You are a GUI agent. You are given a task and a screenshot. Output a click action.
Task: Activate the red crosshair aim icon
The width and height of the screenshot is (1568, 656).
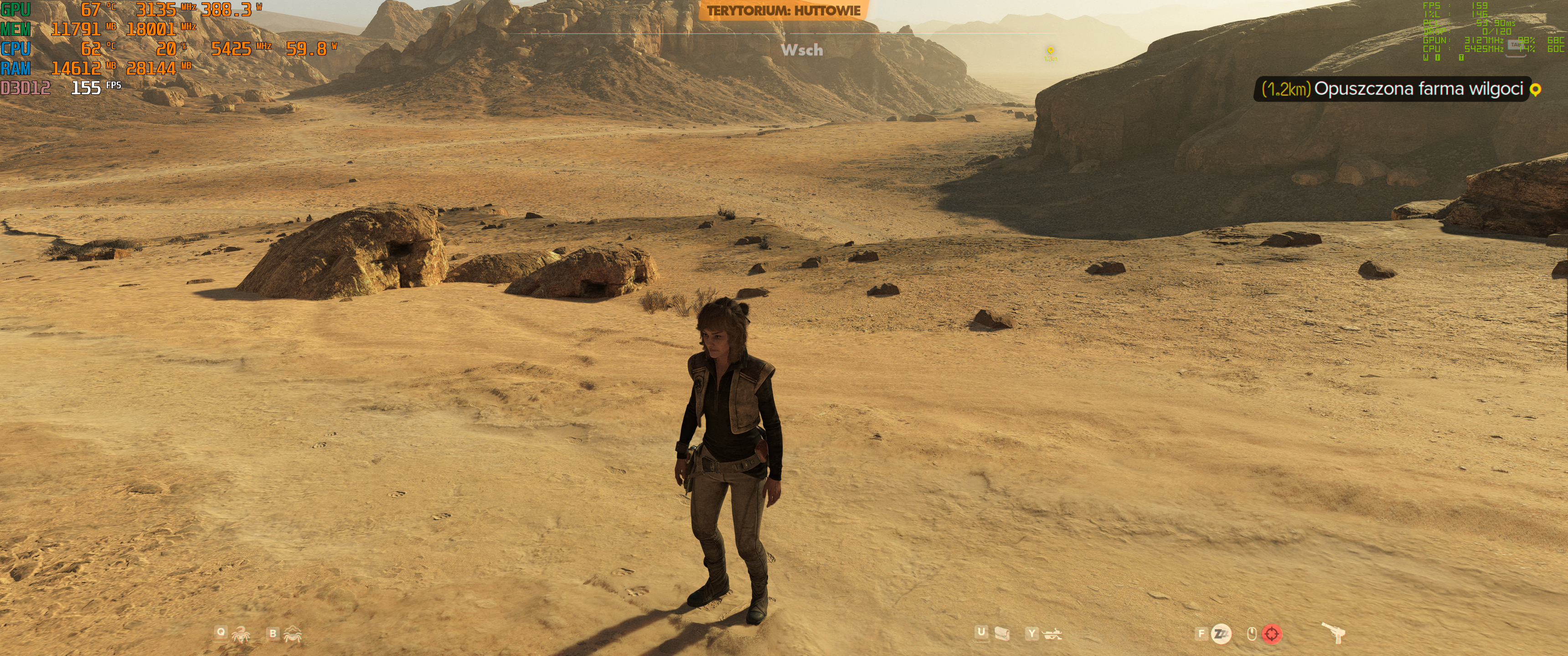(x=1271, y=634)
